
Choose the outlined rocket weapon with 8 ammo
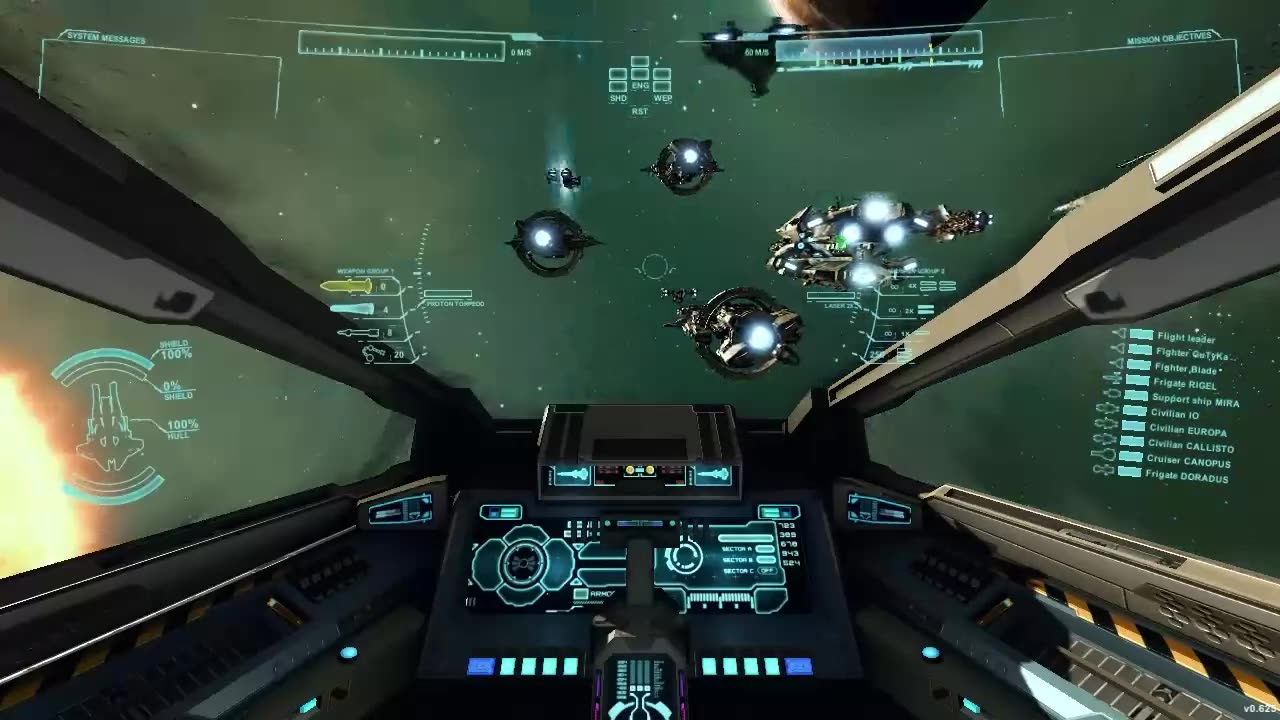click(x=357, y=332)
